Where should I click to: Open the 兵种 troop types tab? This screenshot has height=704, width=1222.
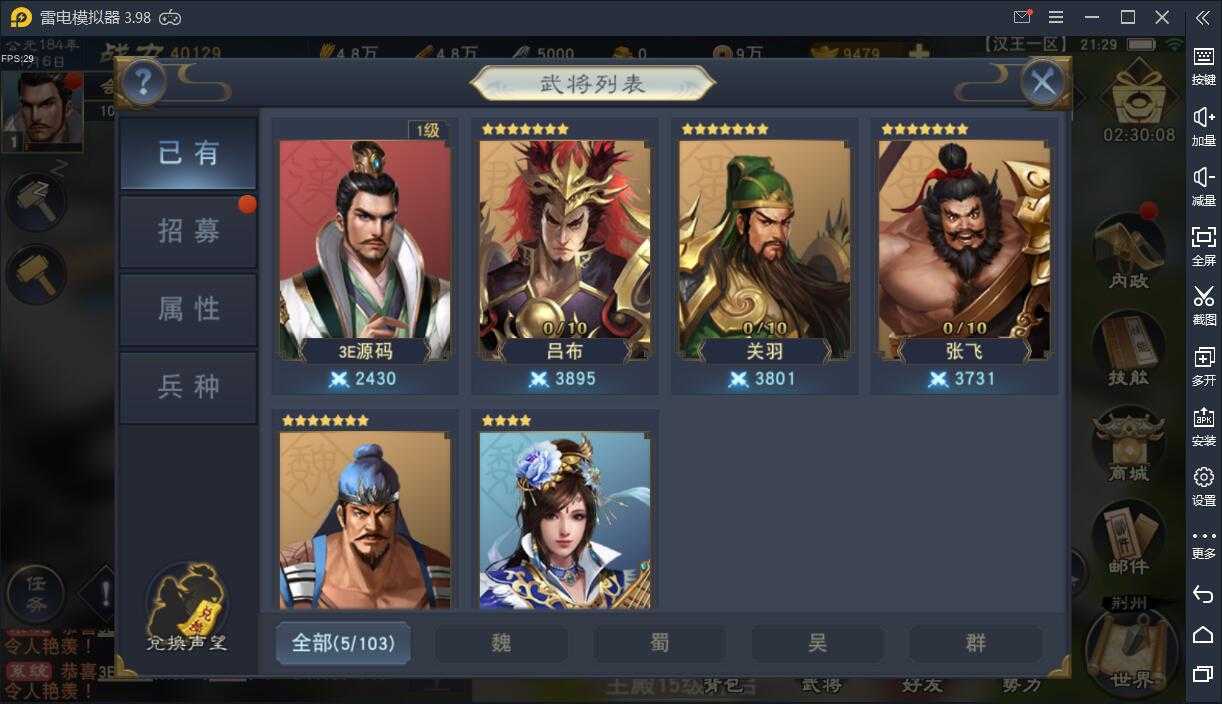click(x=188, y=387)
